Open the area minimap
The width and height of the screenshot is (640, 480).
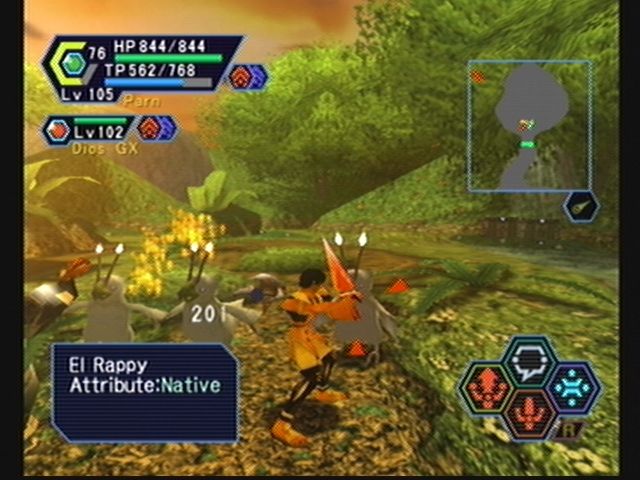click(528, 126)
